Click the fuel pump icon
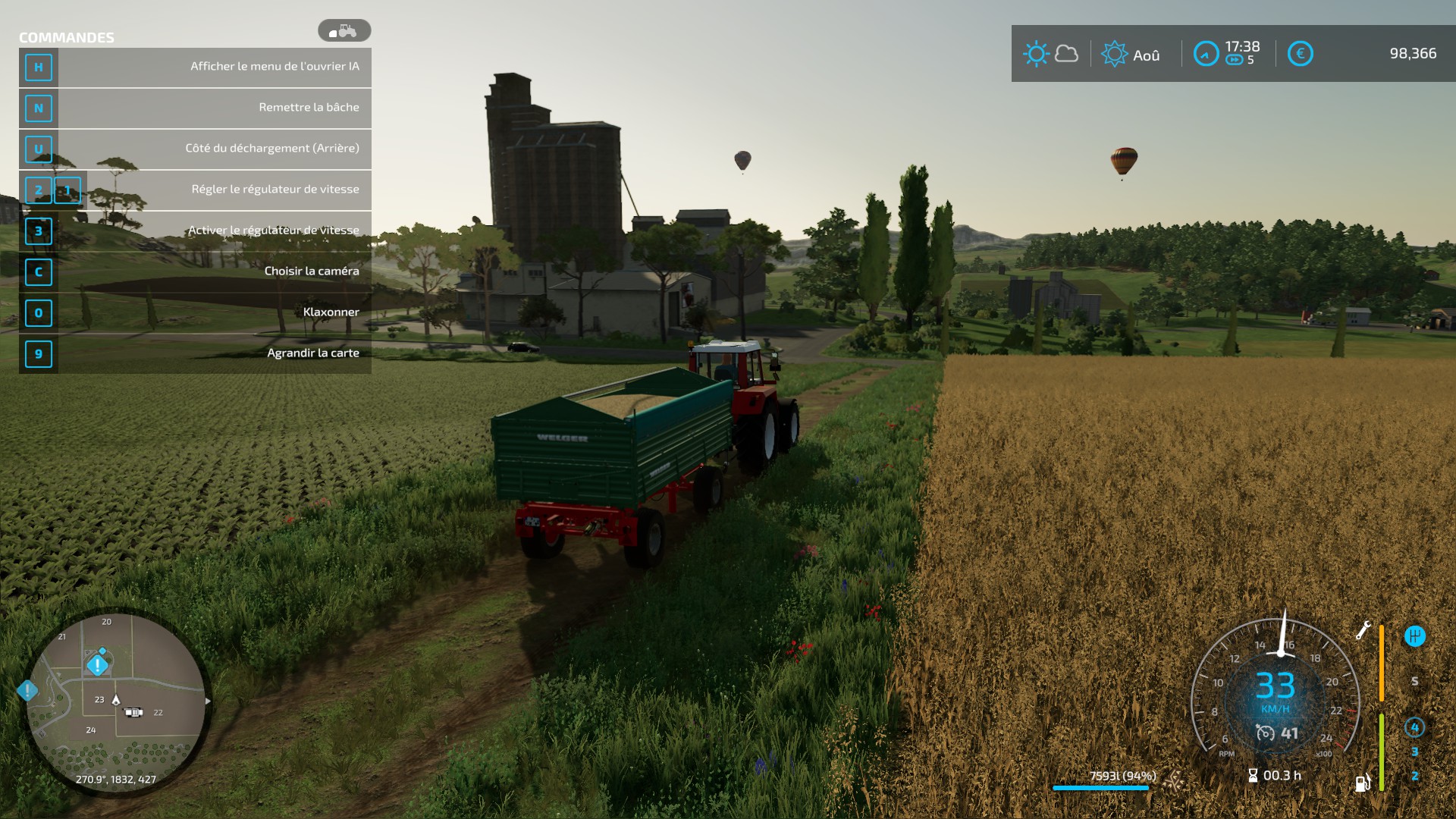1456x819 pixels. (1363, 783)
